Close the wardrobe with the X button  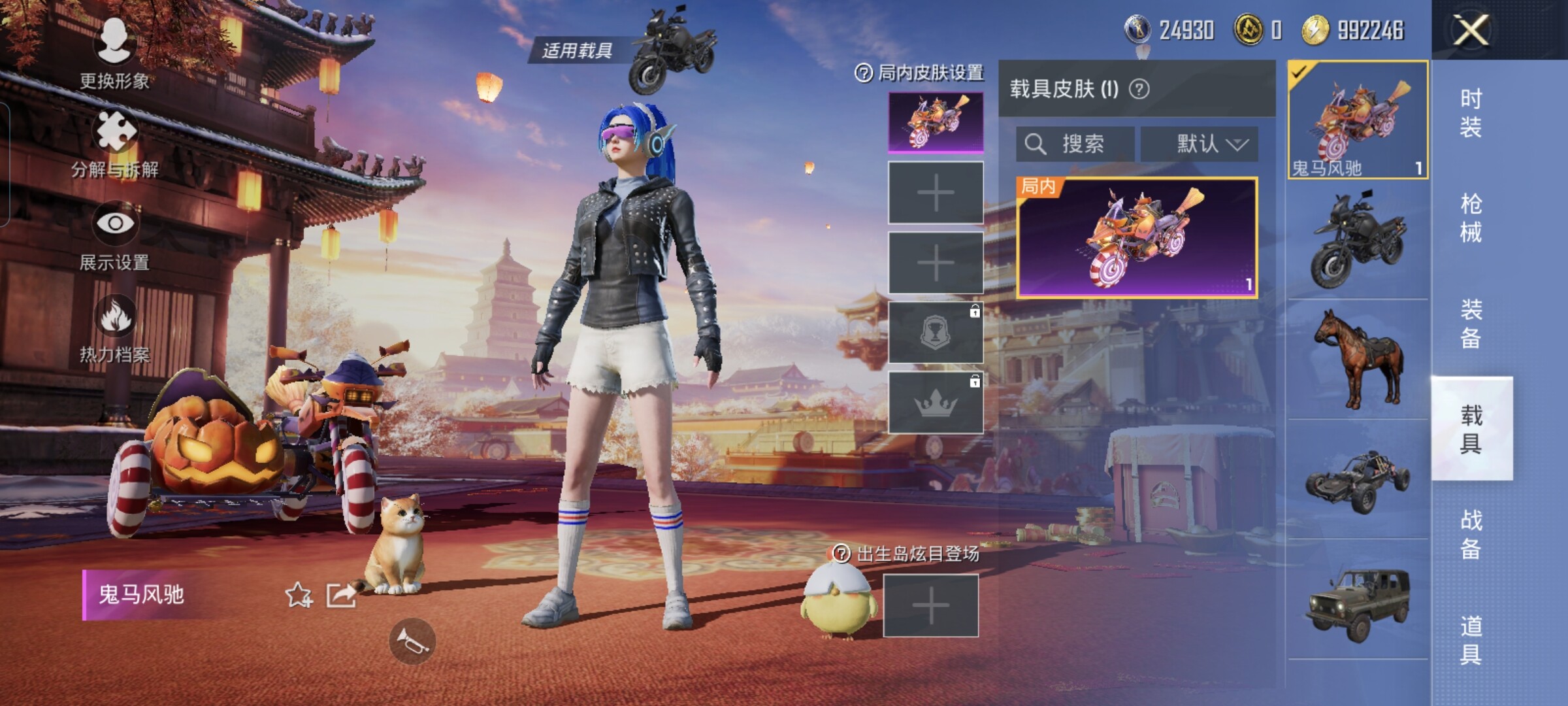click(1470, 30)
